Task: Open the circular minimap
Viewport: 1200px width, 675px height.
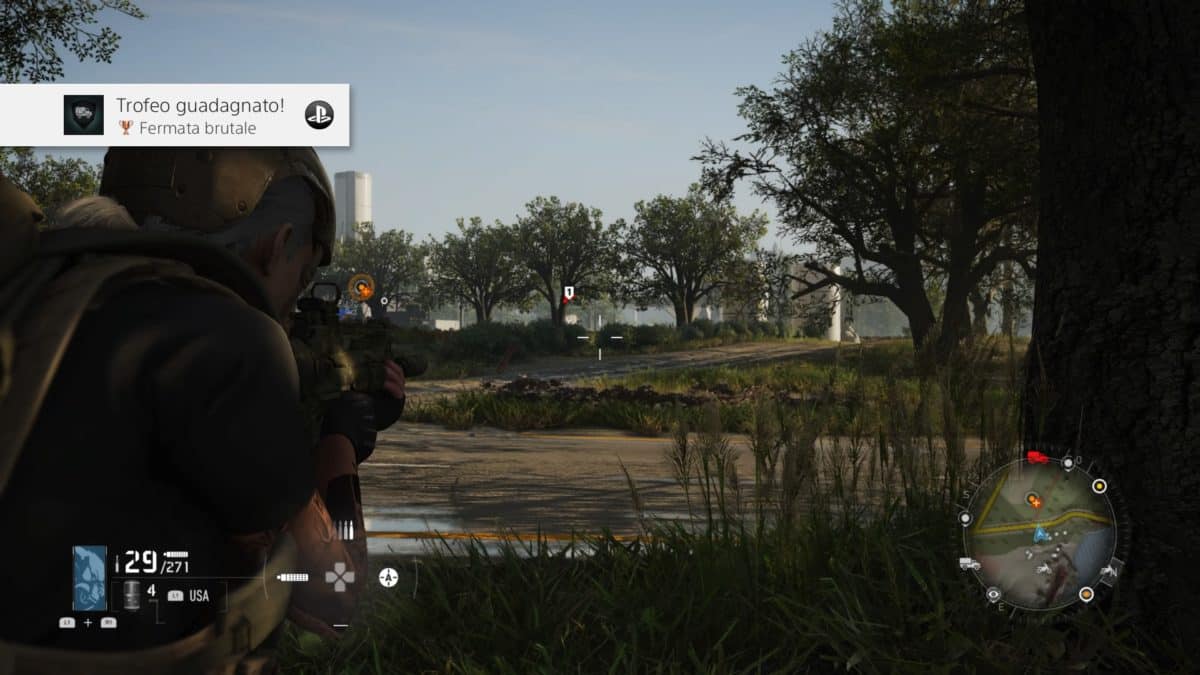Action: click(1040, 533)
